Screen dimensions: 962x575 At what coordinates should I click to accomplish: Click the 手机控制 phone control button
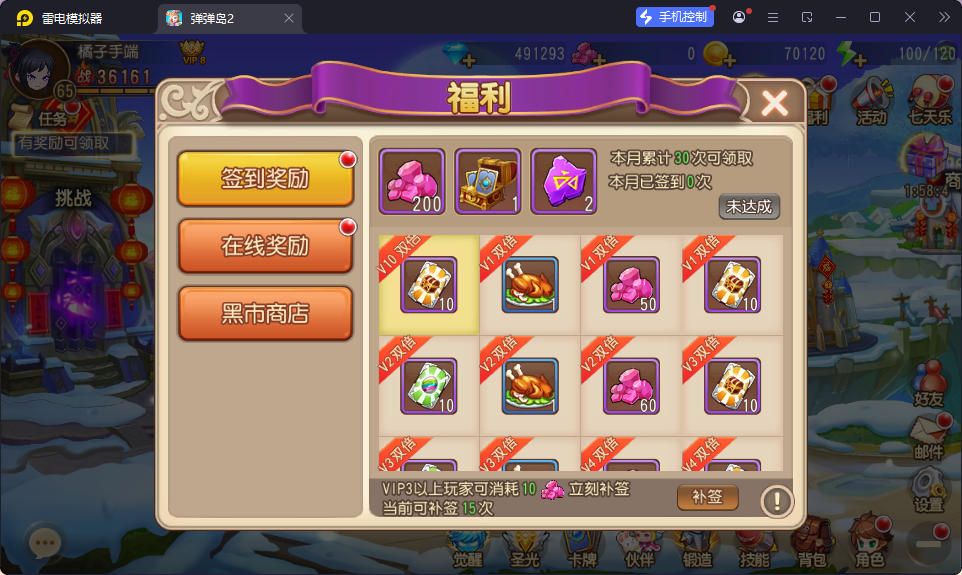pos(675,17)
